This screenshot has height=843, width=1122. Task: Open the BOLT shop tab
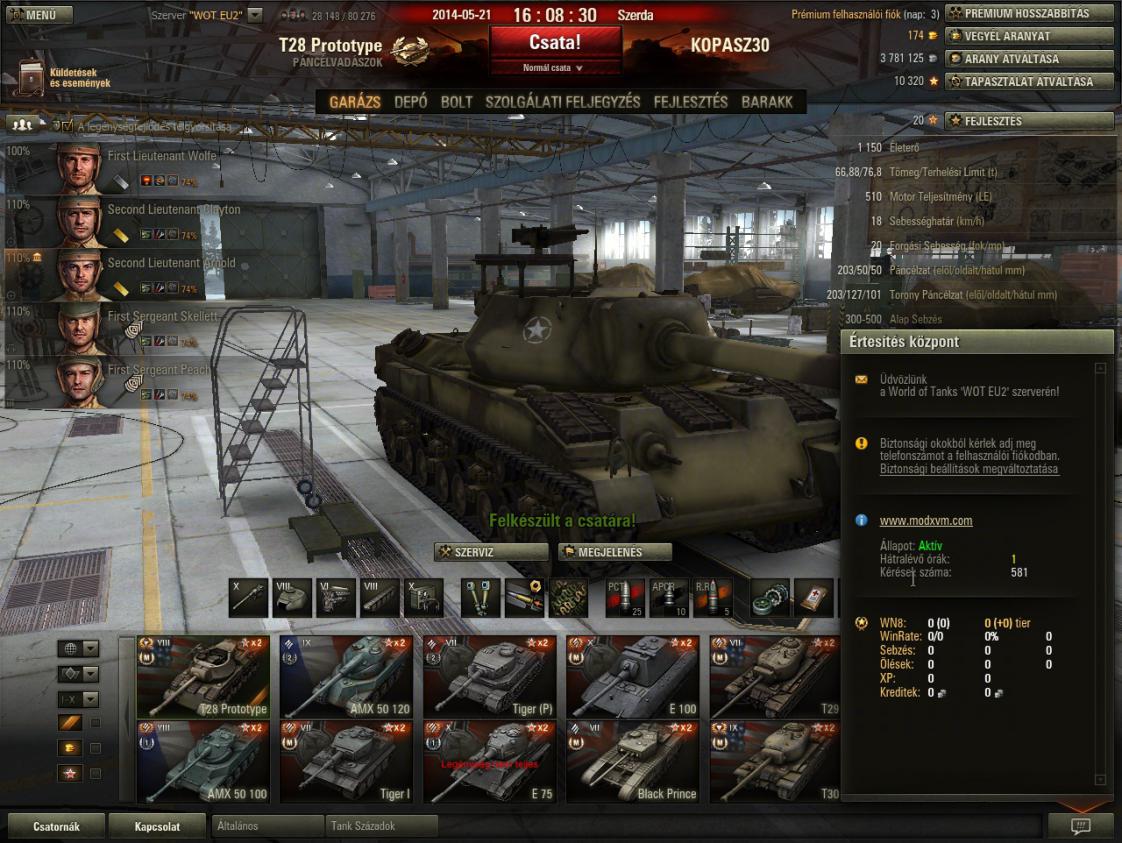click(456, 102)
